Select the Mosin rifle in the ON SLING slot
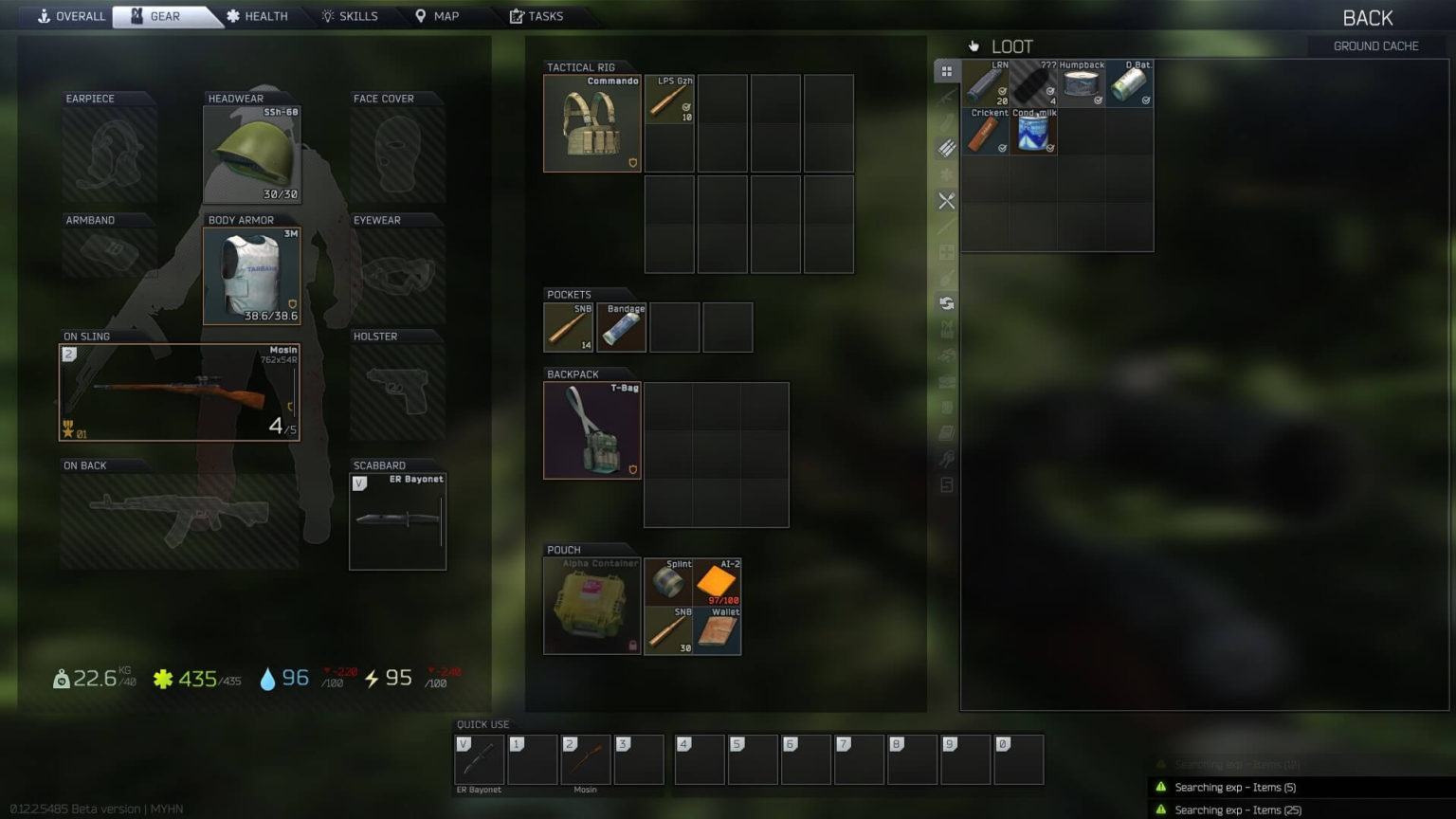1456x819 pixels. coord(178,391)
